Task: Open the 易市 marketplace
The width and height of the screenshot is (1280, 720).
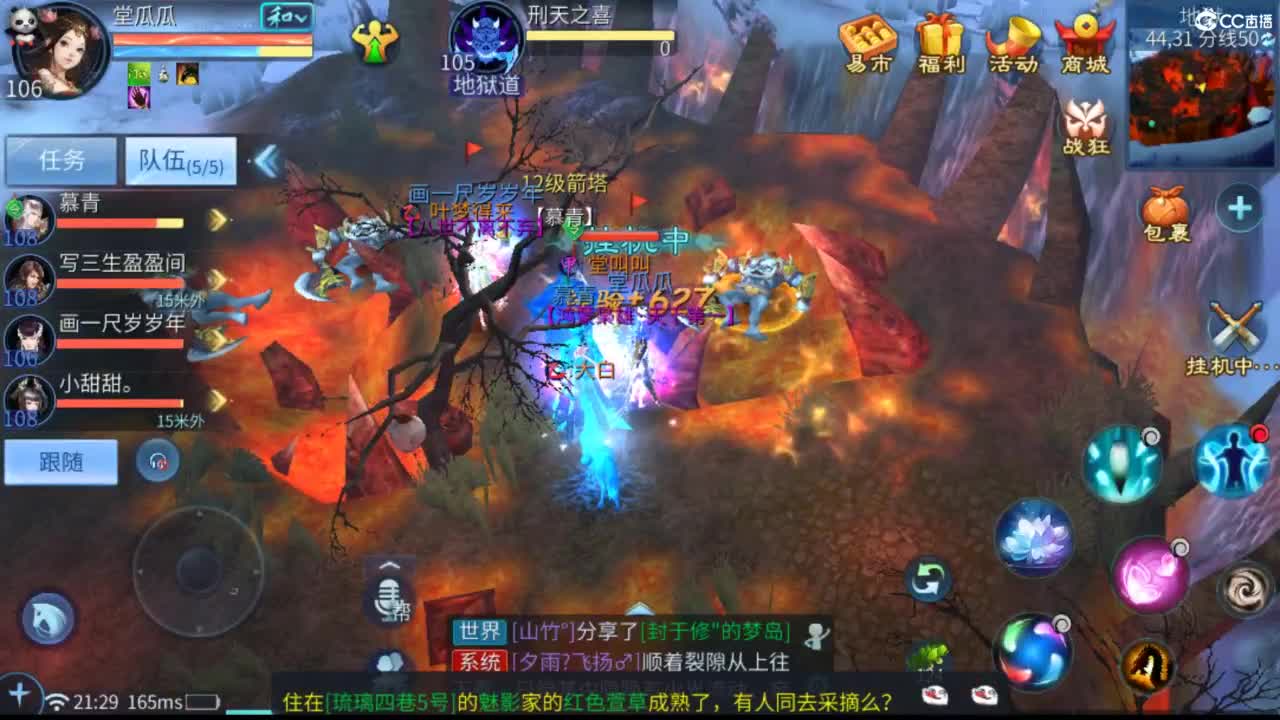Action: point(866,45)
